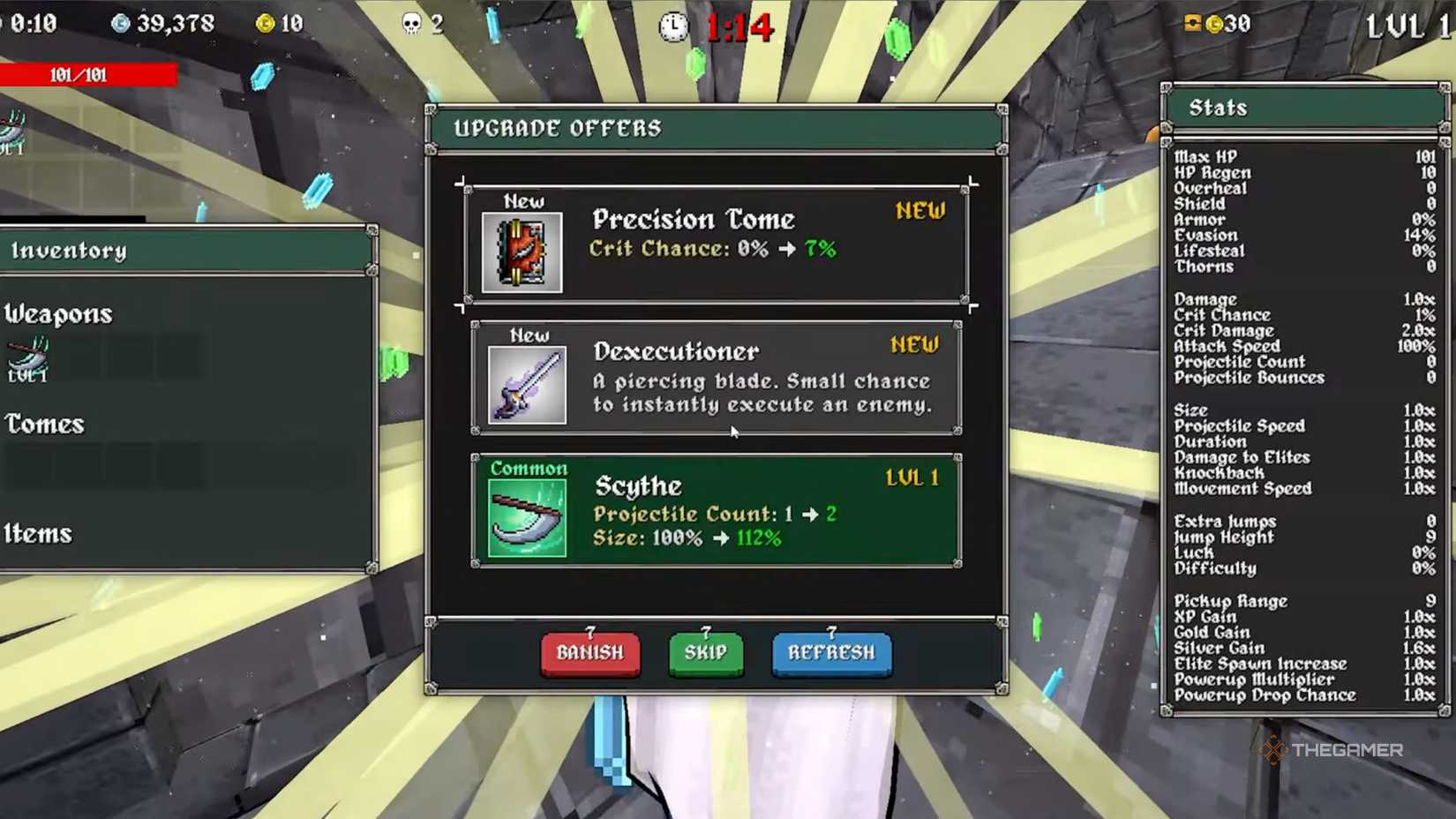1456x819 pixels.
Task: Expand the Weapons inventory section
Action: coord(58,313)
